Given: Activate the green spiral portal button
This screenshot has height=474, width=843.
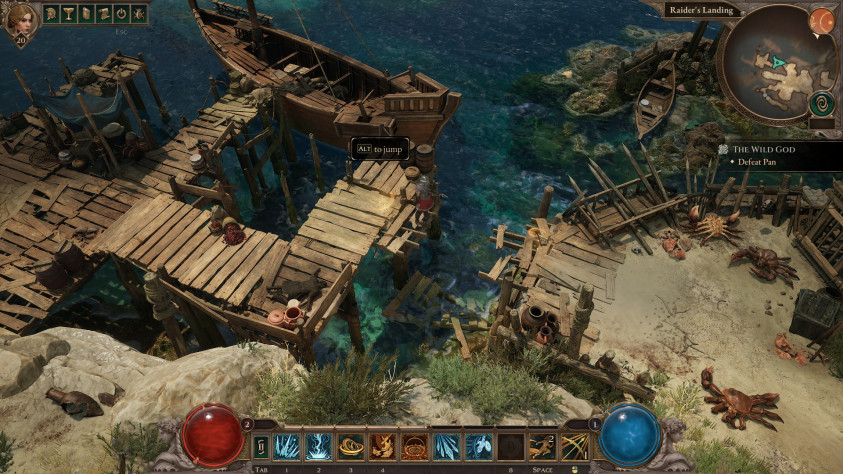Looking at the screenshot, I should tap(821, 103).
